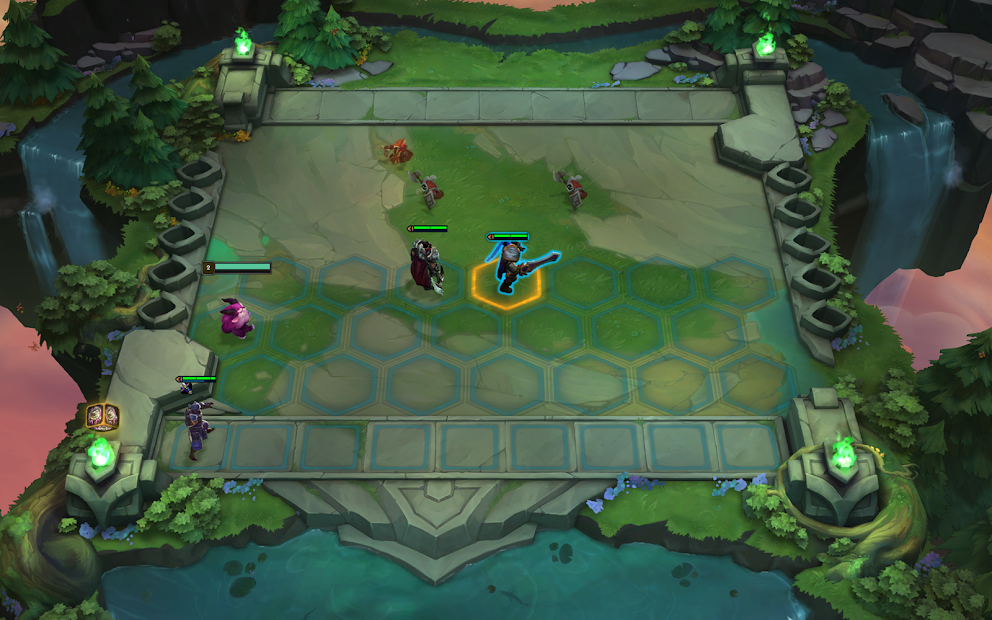Select the red-caped axe champion on the board
The height and width of the screenshot is (620, 992).
coord(427,264)
